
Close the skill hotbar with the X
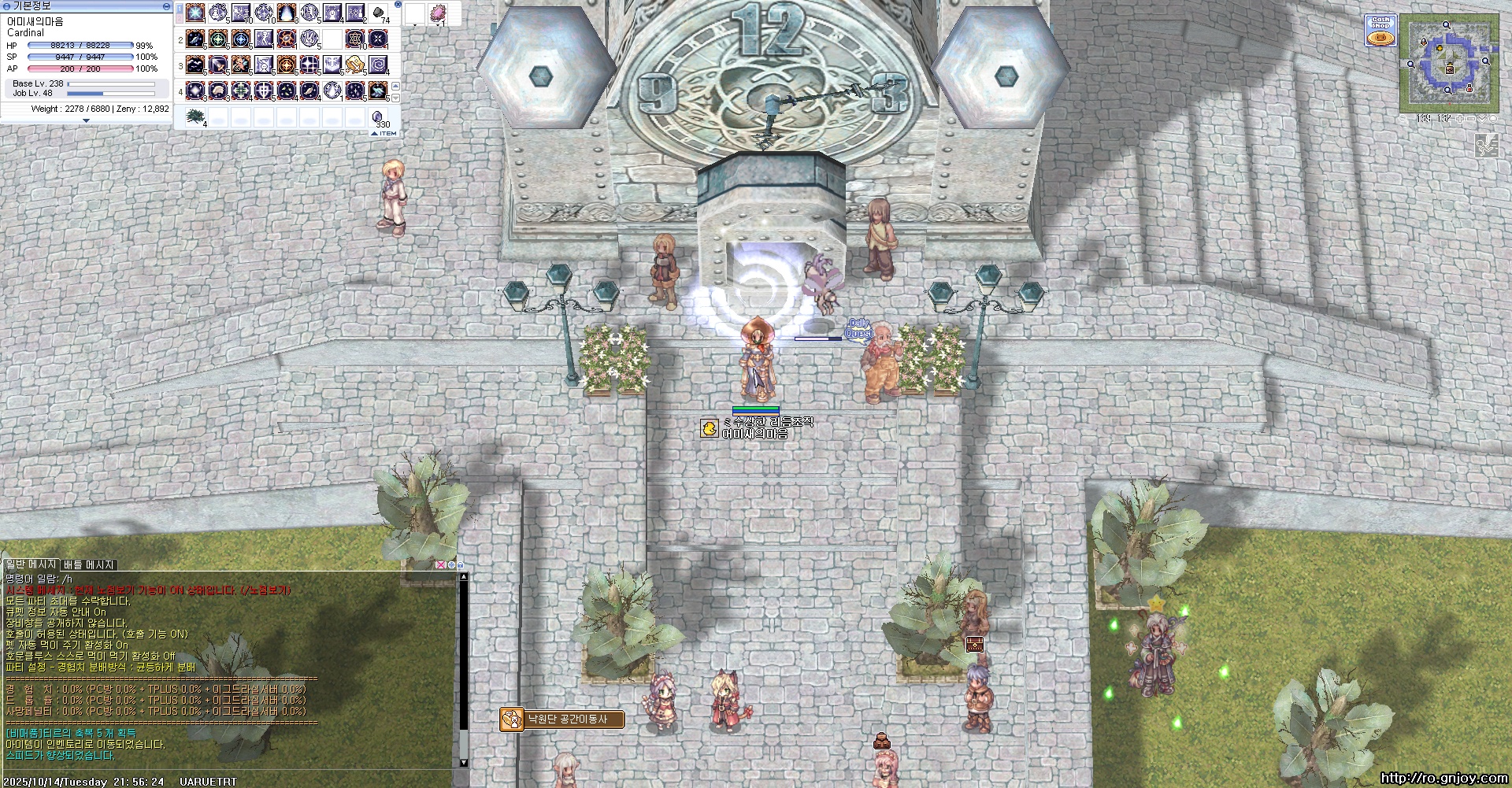[398, 5]
